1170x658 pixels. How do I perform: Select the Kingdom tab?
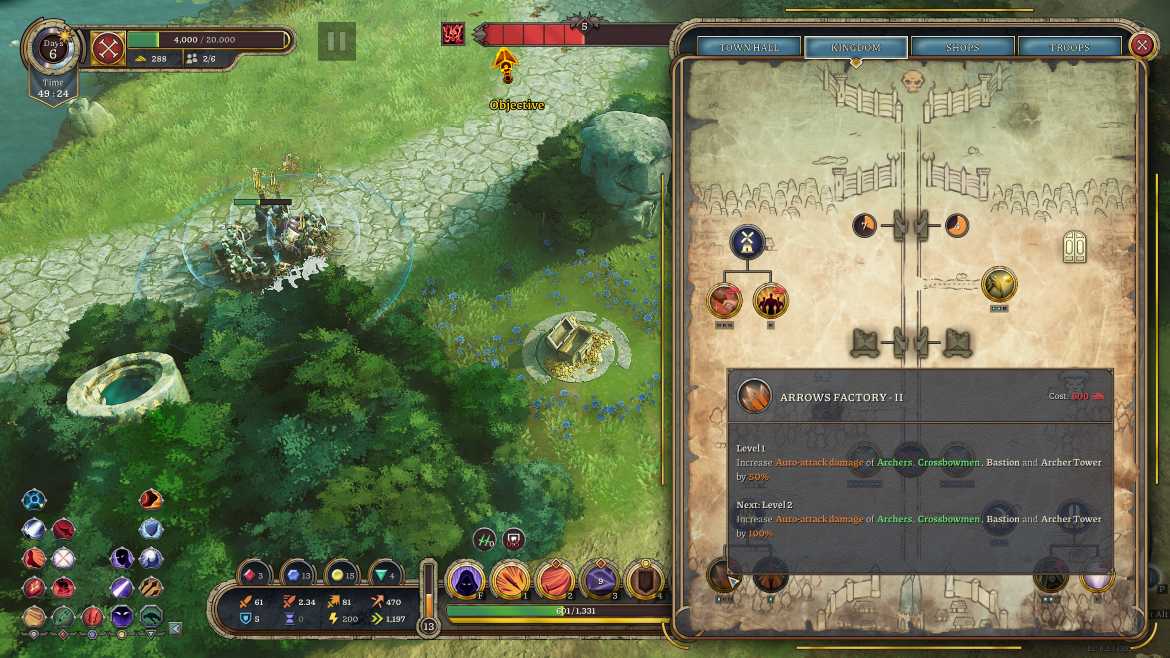point(856,47)
